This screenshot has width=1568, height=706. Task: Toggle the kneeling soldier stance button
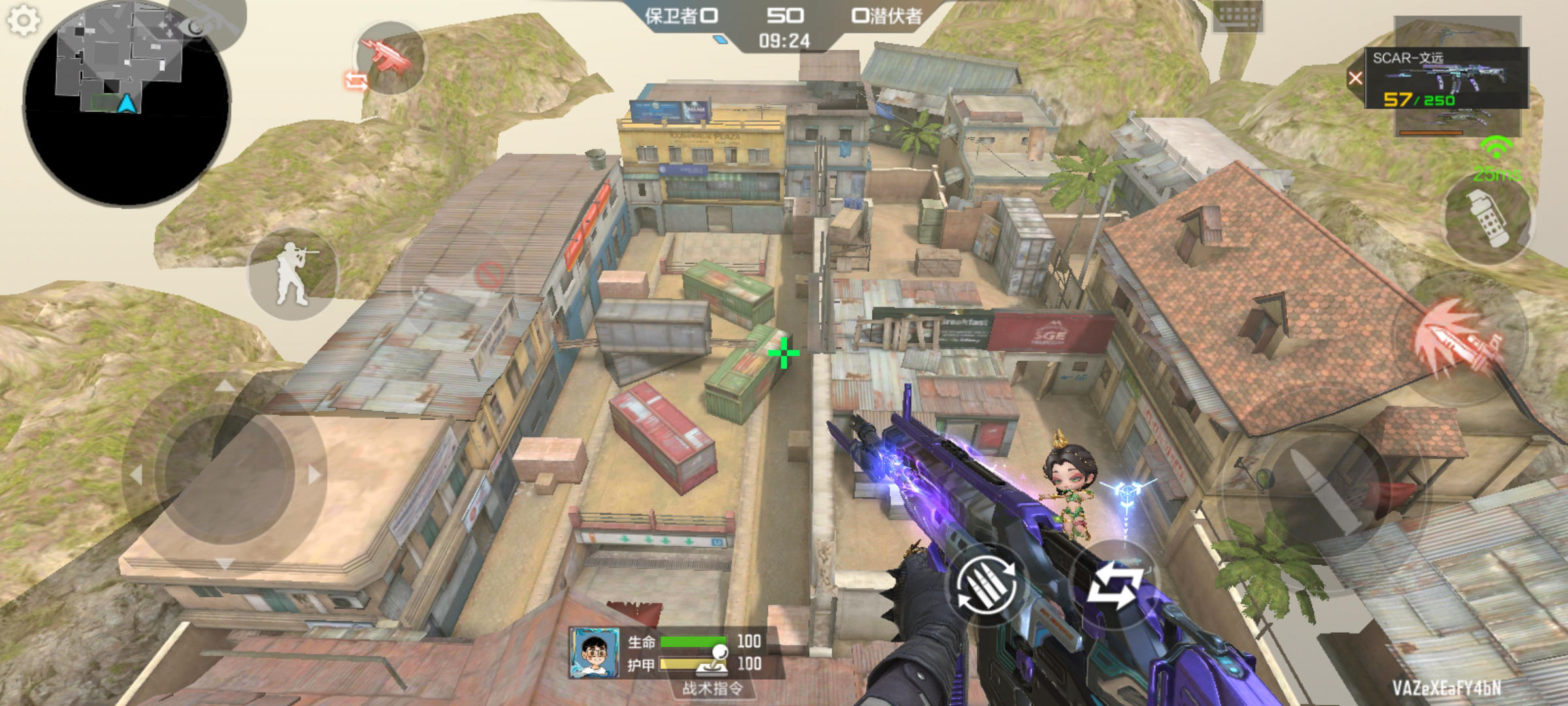pos(293,275)
